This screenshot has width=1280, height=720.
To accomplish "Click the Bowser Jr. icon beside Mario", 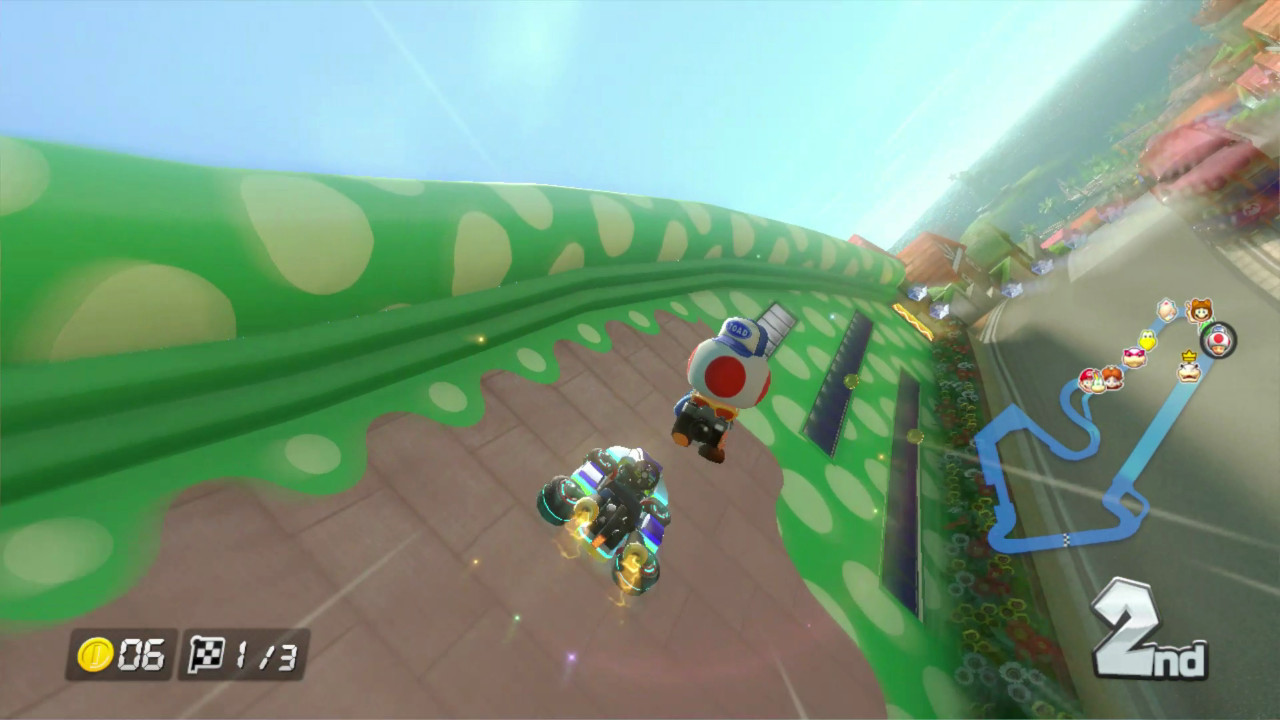I will 1096,382.
